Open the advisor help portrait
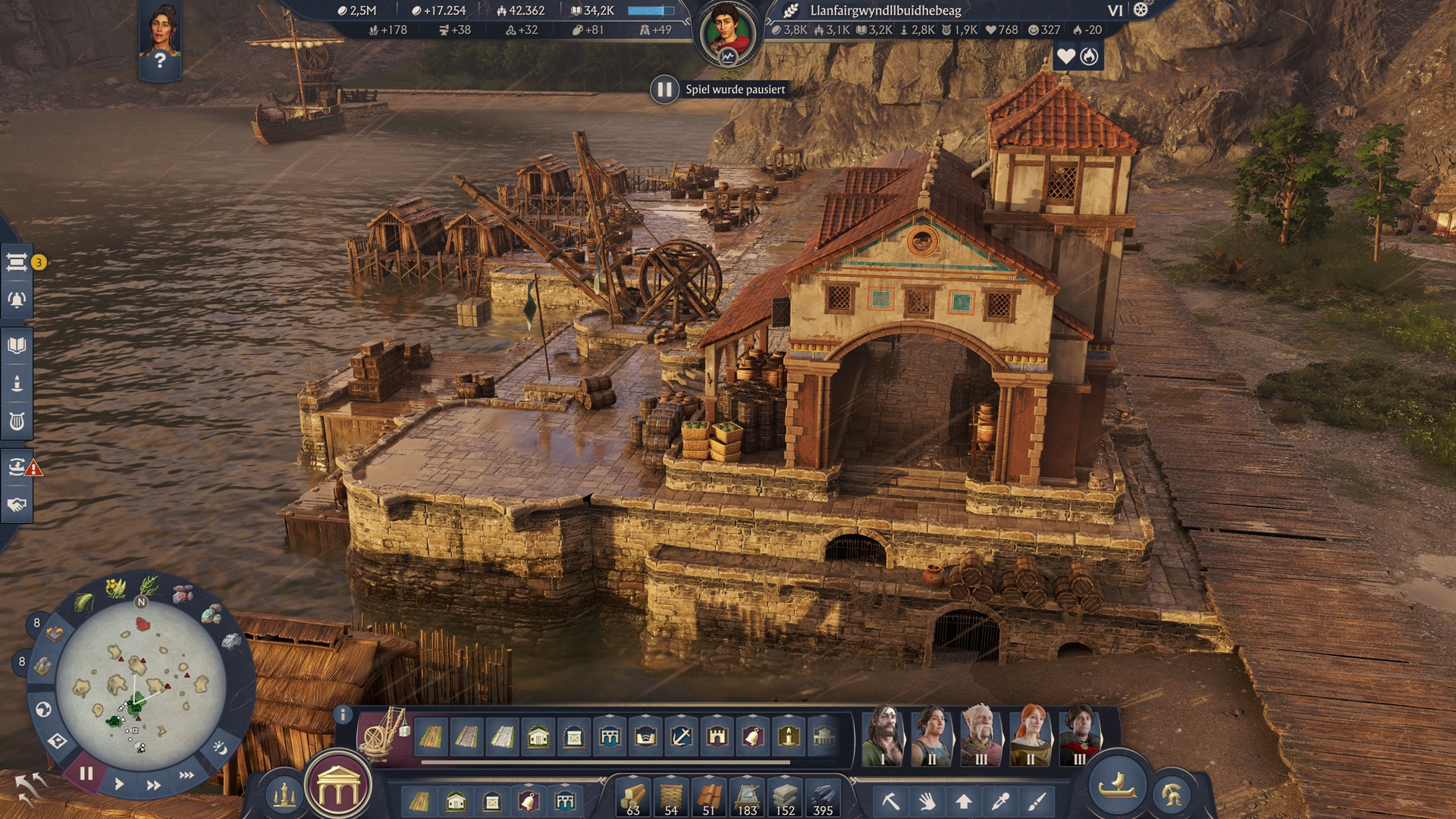The height and width of the screenshot is (819, 1456). [160, 40]
